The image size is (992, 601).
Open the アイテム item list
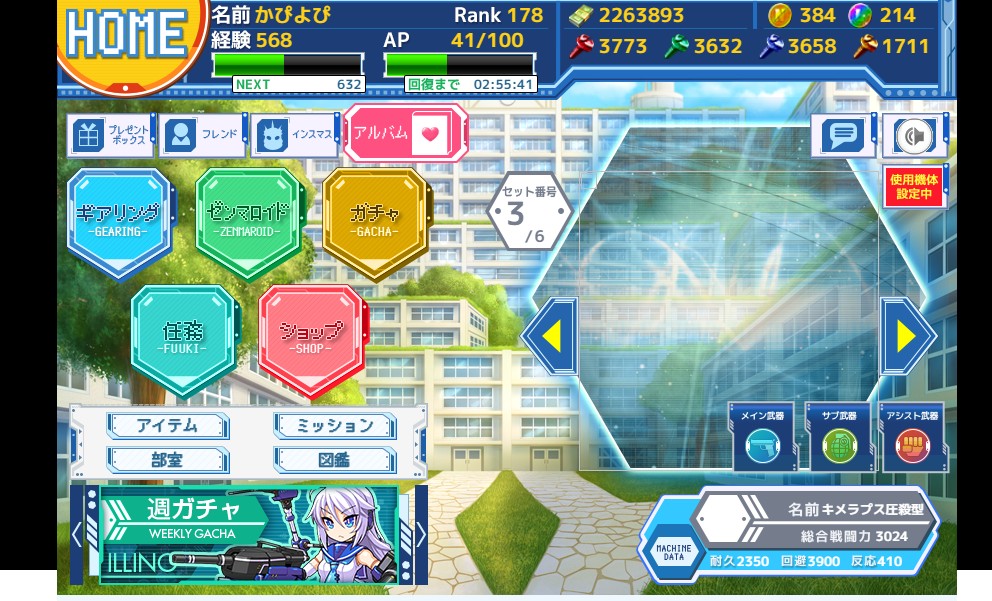pyautogui.click(x=168, y=426)
